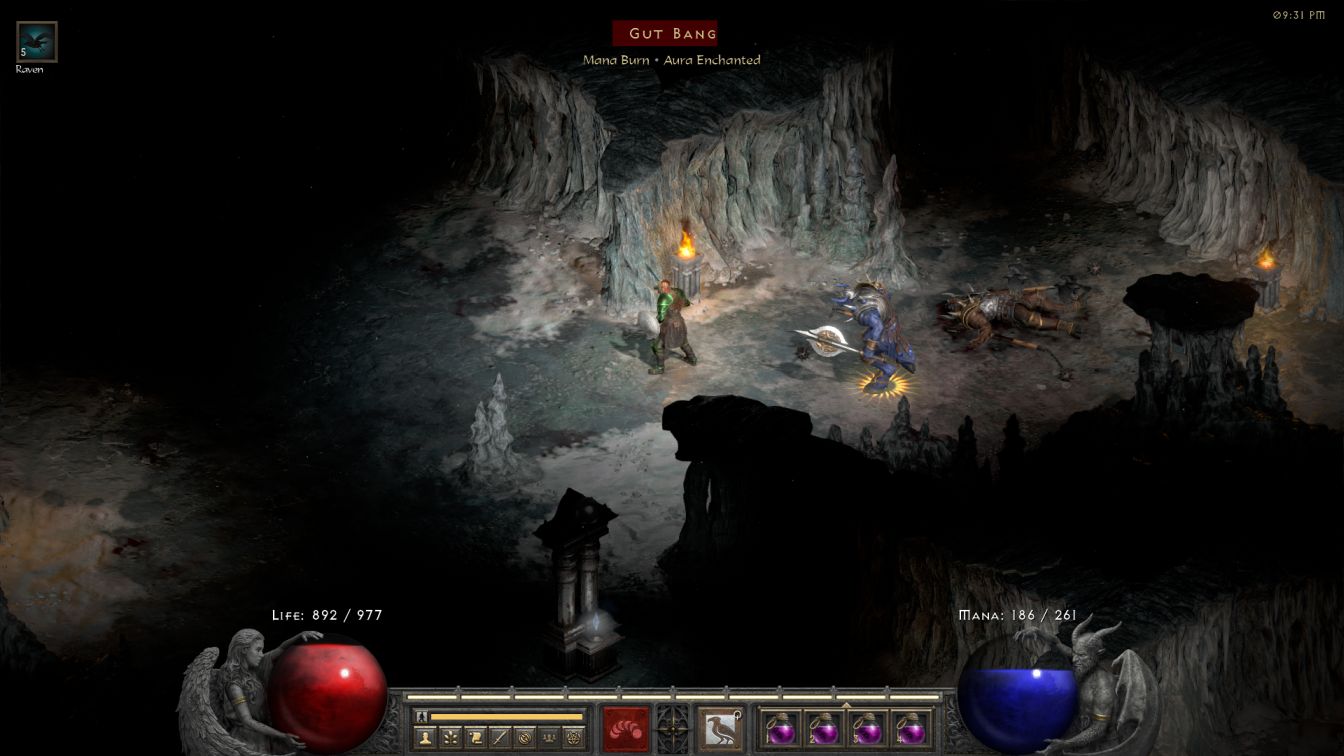This screenshot has height=756, width=1344.
Task: Click the party icon with two figures
Action: click(x=549, y=738)
